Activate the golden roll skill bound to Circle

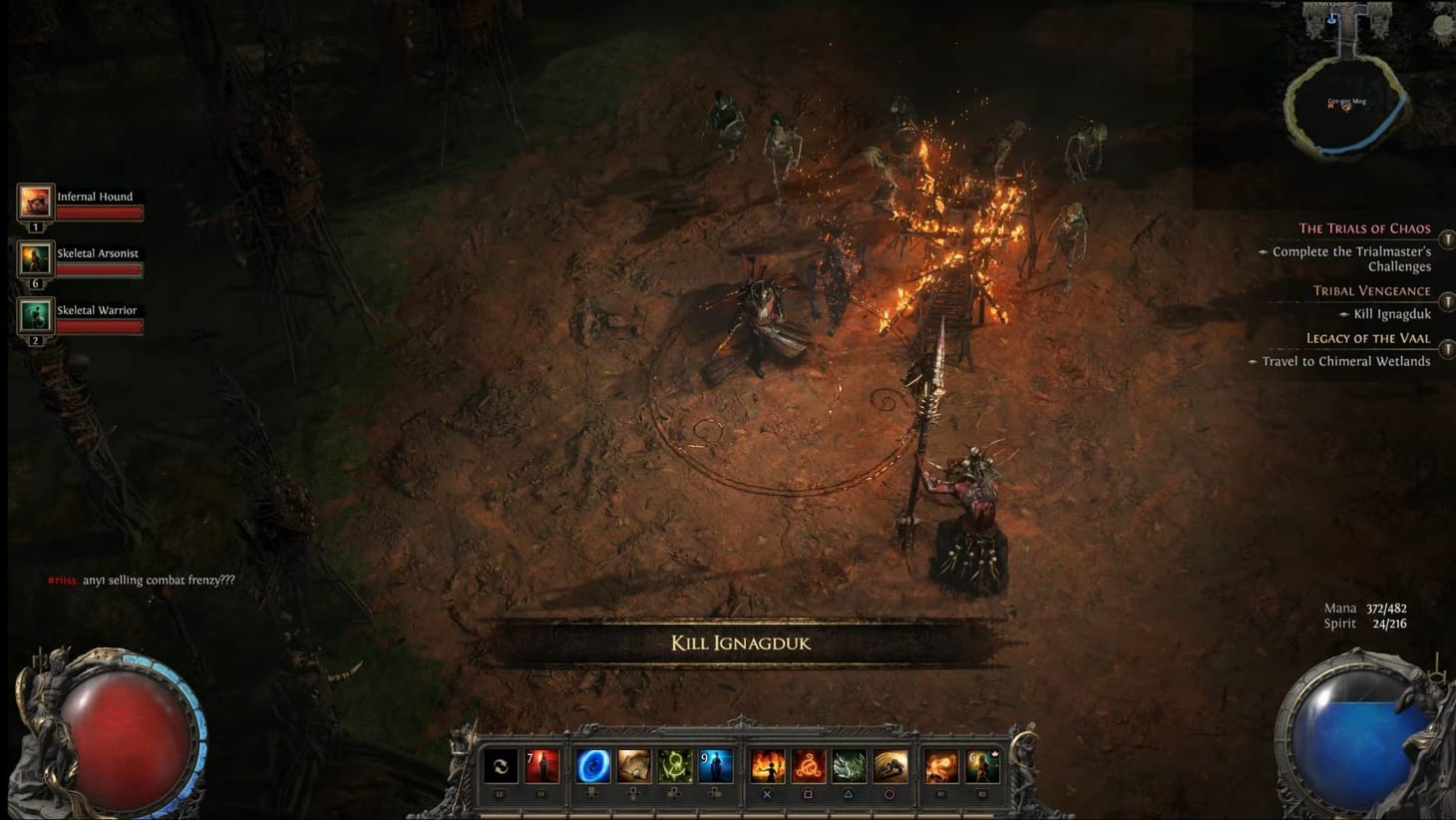[891, 766]
